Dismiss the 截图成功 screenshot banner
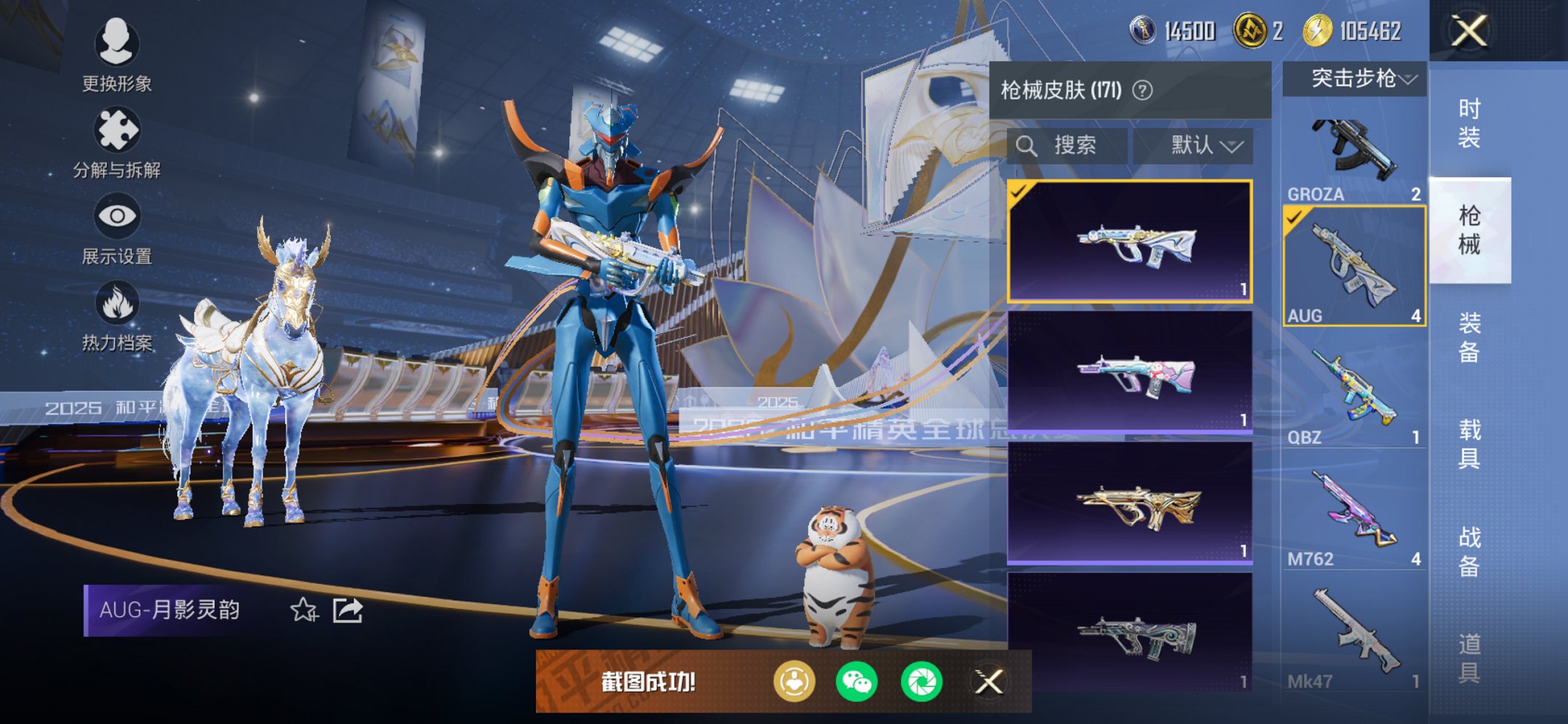The image size is (1568, 724). [989, 682]
